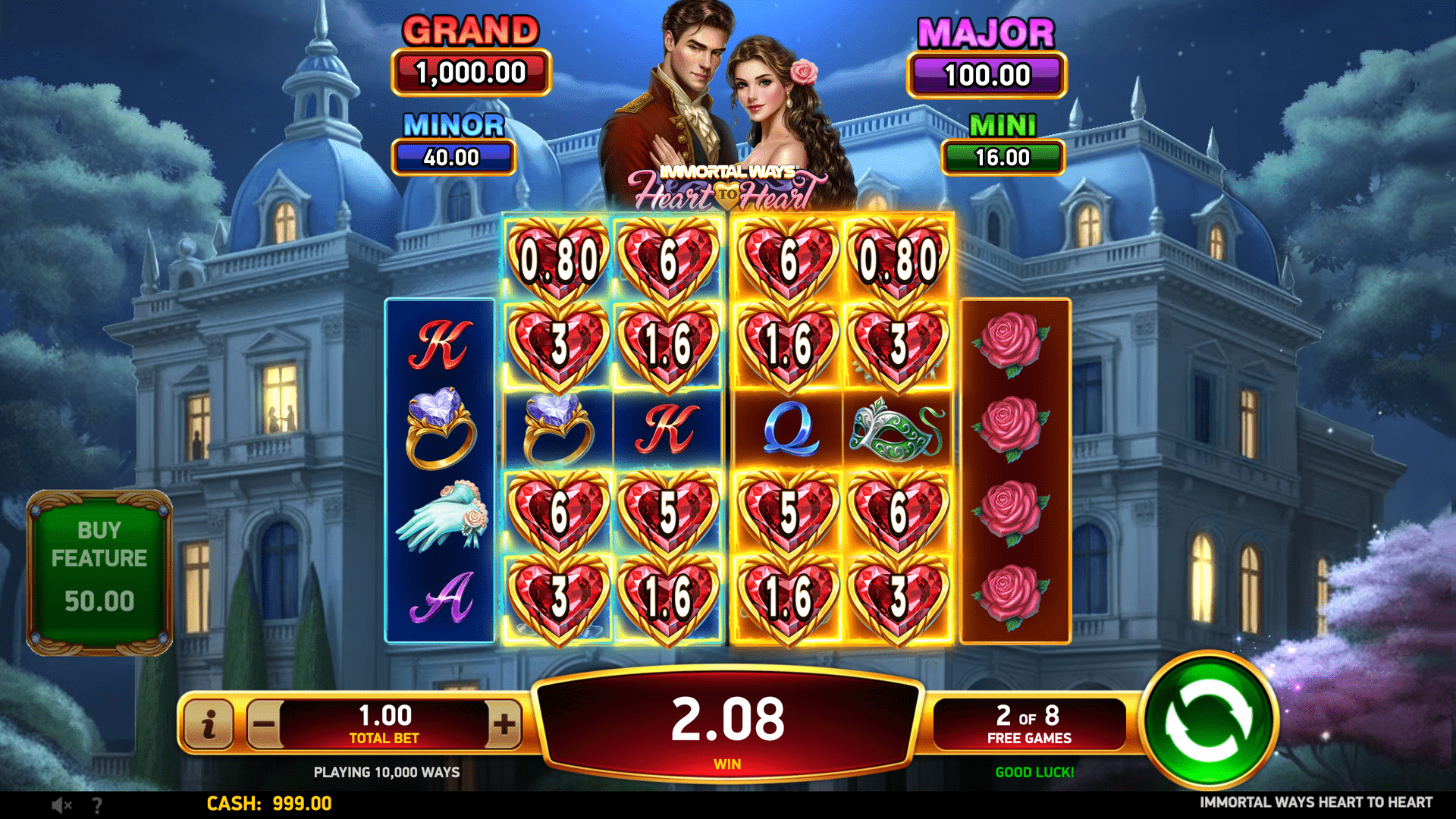Open the game info paytable
The height and width of the screenshot is (819, 1456).
(209, 724)
